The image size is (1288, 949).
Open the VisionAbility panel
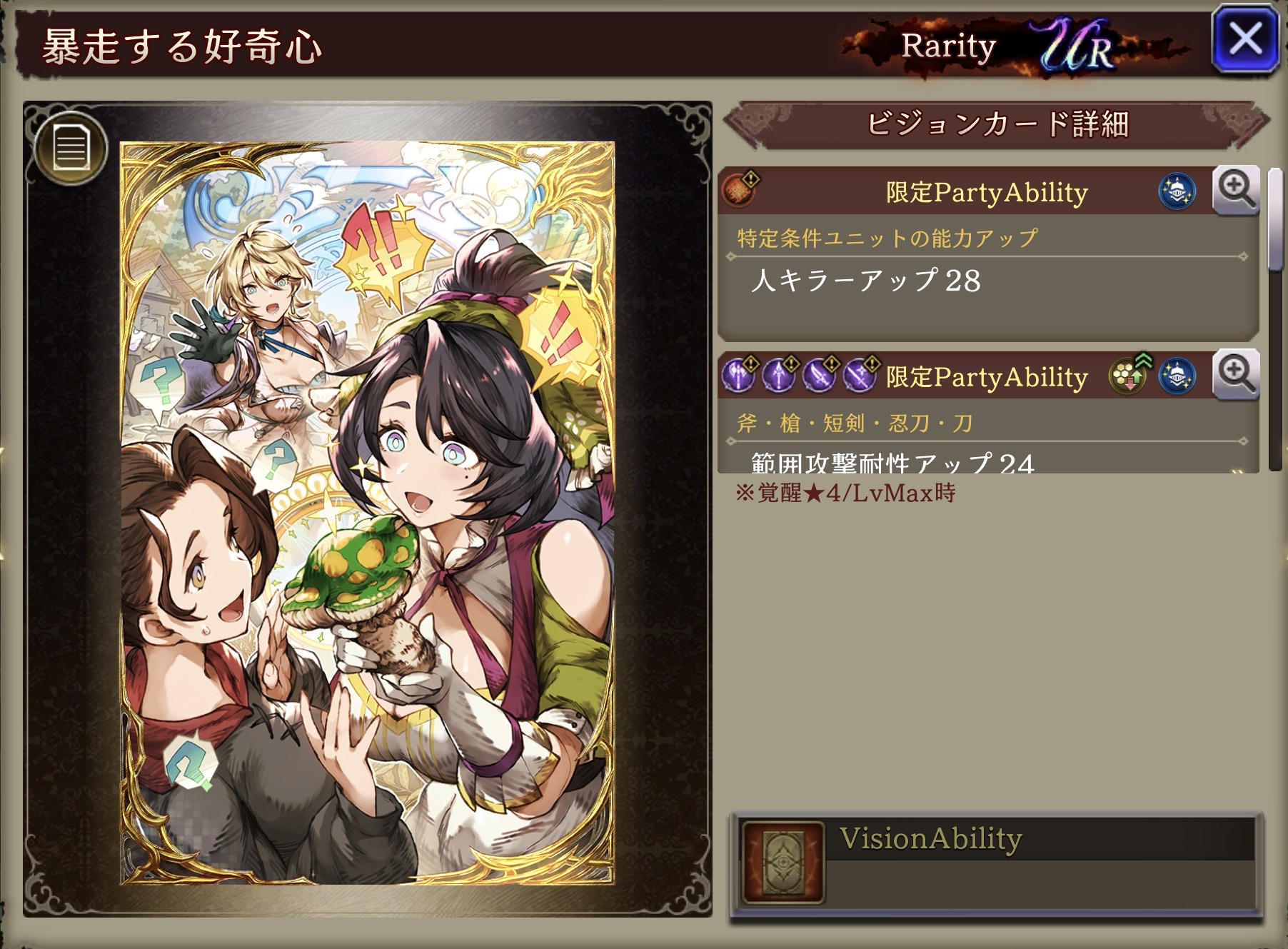pos(995,865)
